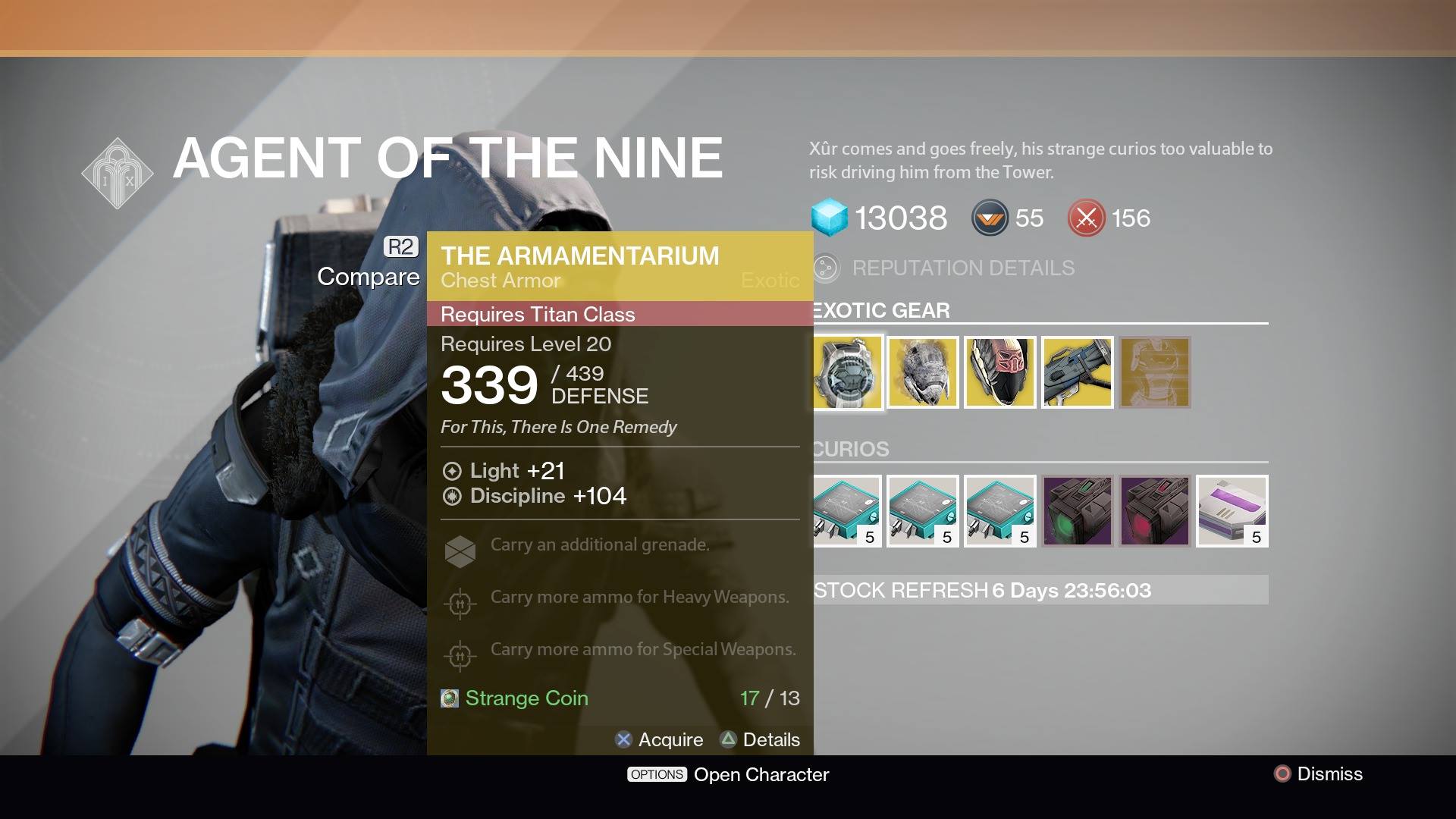This screenshot has width=1456, height=819.
Task: Select the exotic gauntlets in Exotic Gear
Action: [x=1000, y=372]
